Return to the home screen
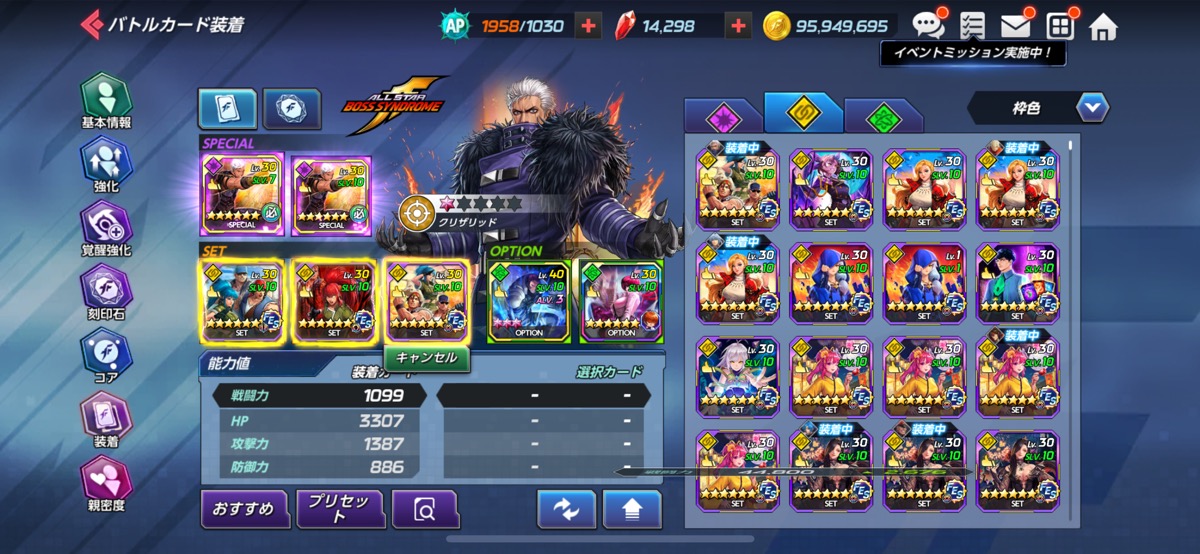Viewport: 1200px width, 554px height. coord(1103,26)
